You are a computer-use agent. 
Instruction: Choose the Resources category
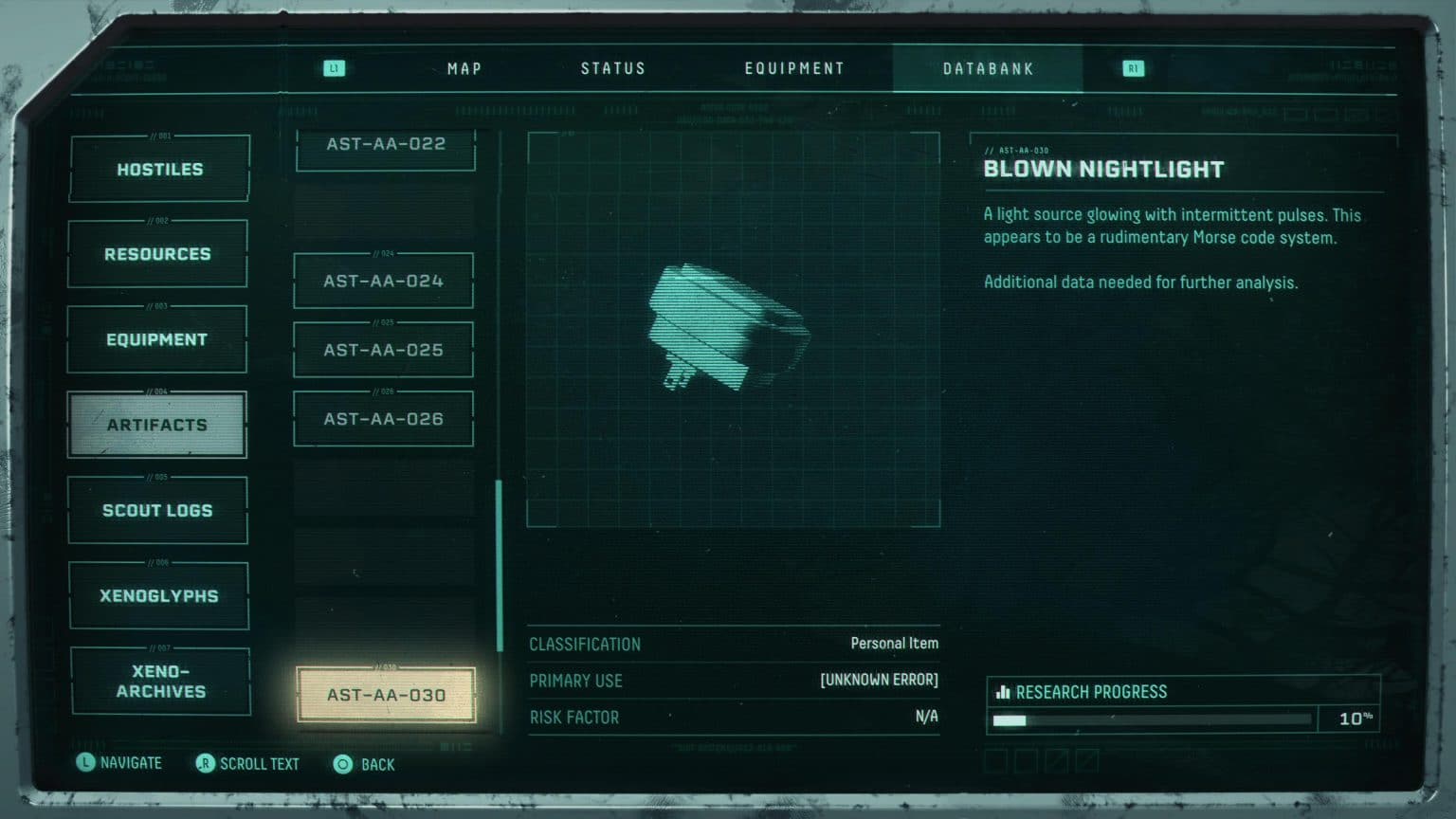click(x=157, y=254)
